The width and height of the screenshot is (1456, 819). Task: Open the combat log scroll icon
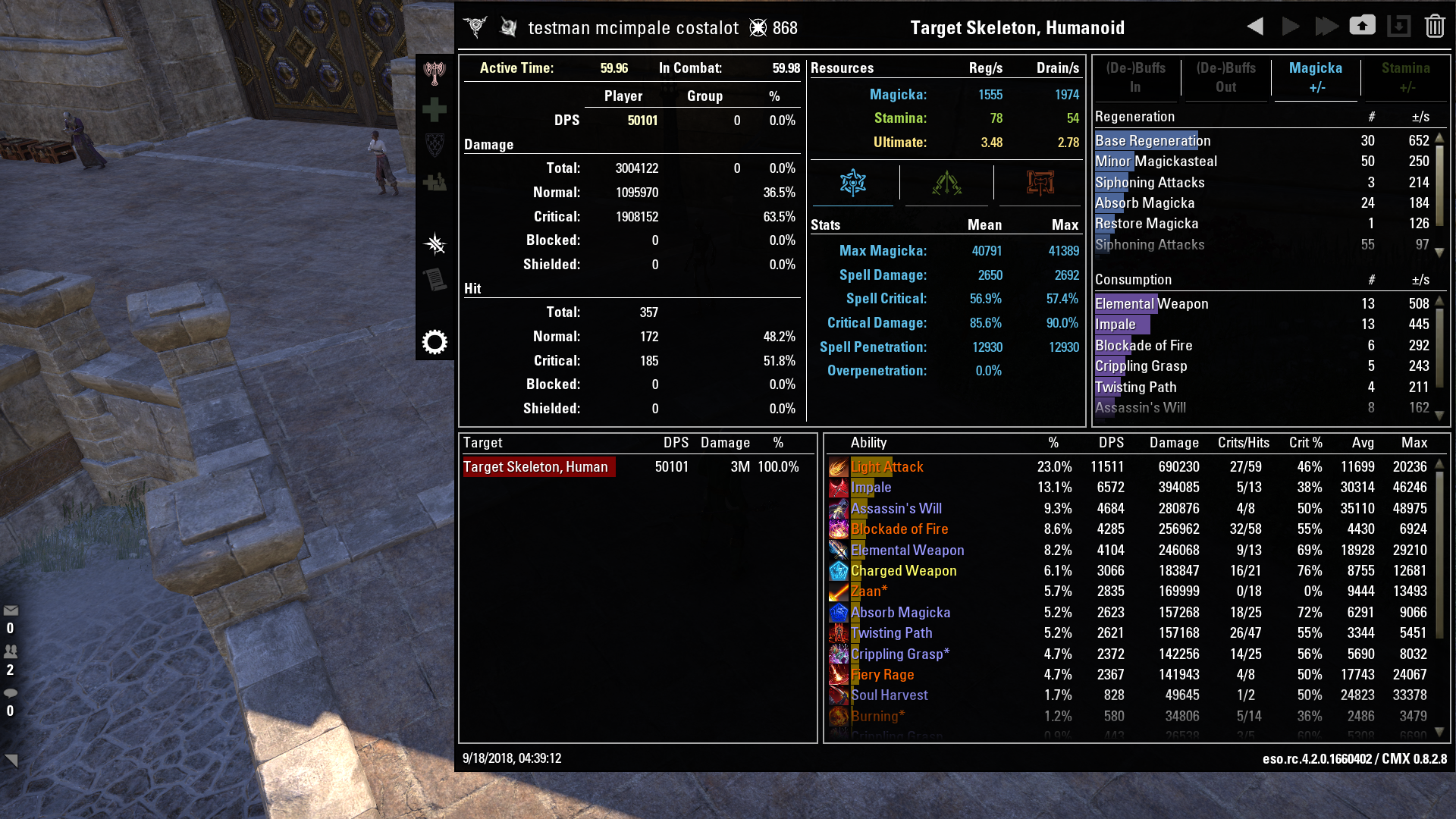point(435,279)
